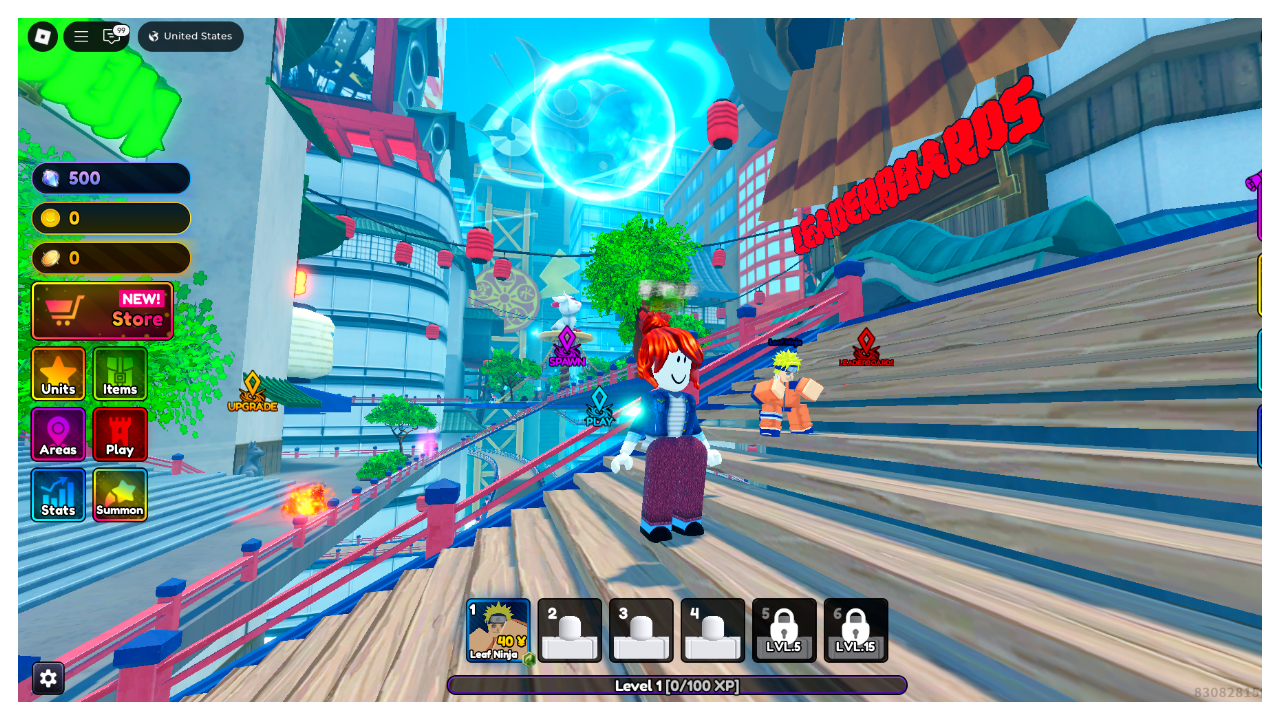Viewport: 1280px width, 720px height.
Task: Open the Units panel
Action: tap(58, 373)
